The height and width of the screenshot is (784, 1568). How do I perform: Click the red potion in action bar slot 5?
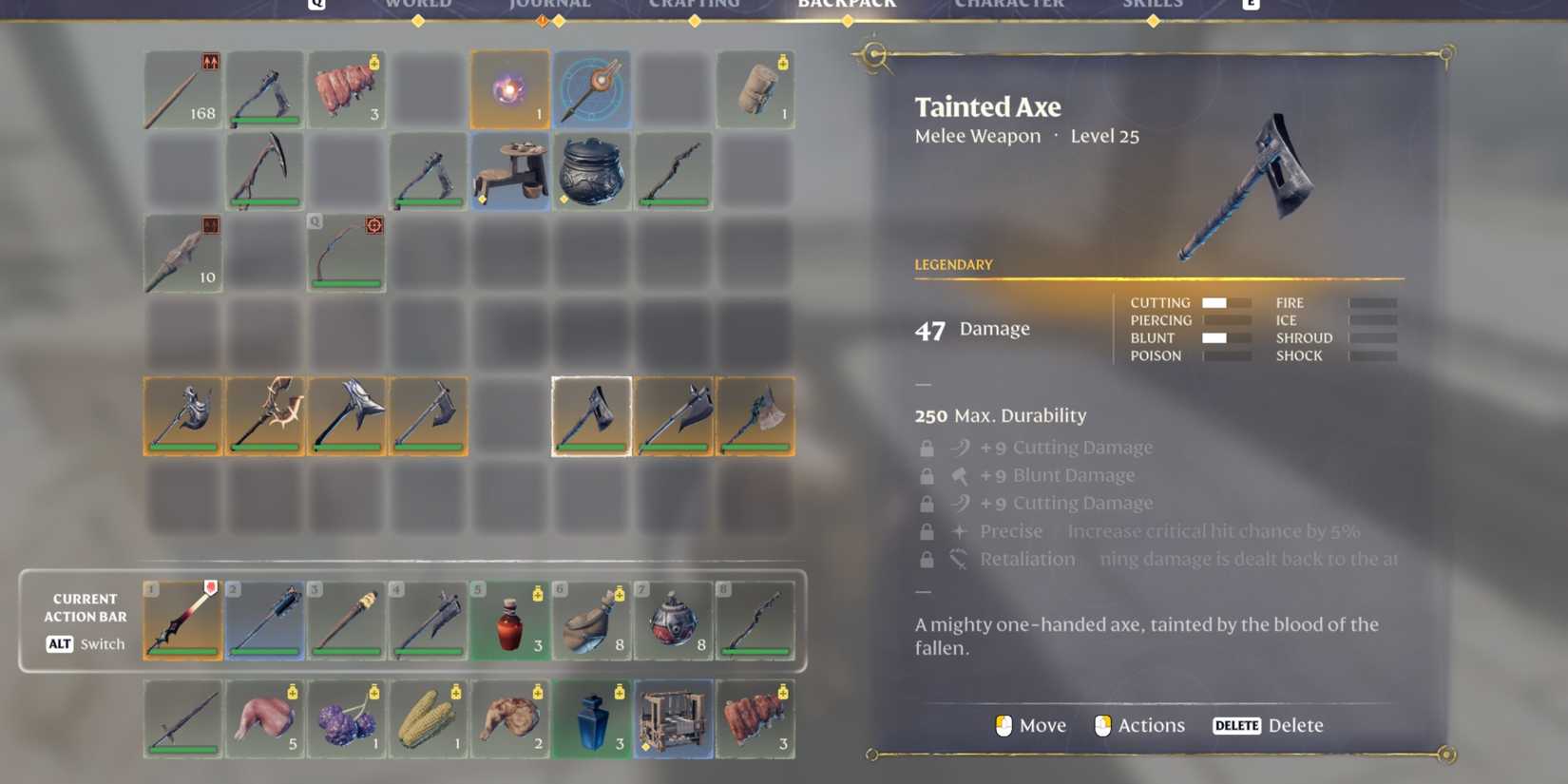click(x=509, y=620)
